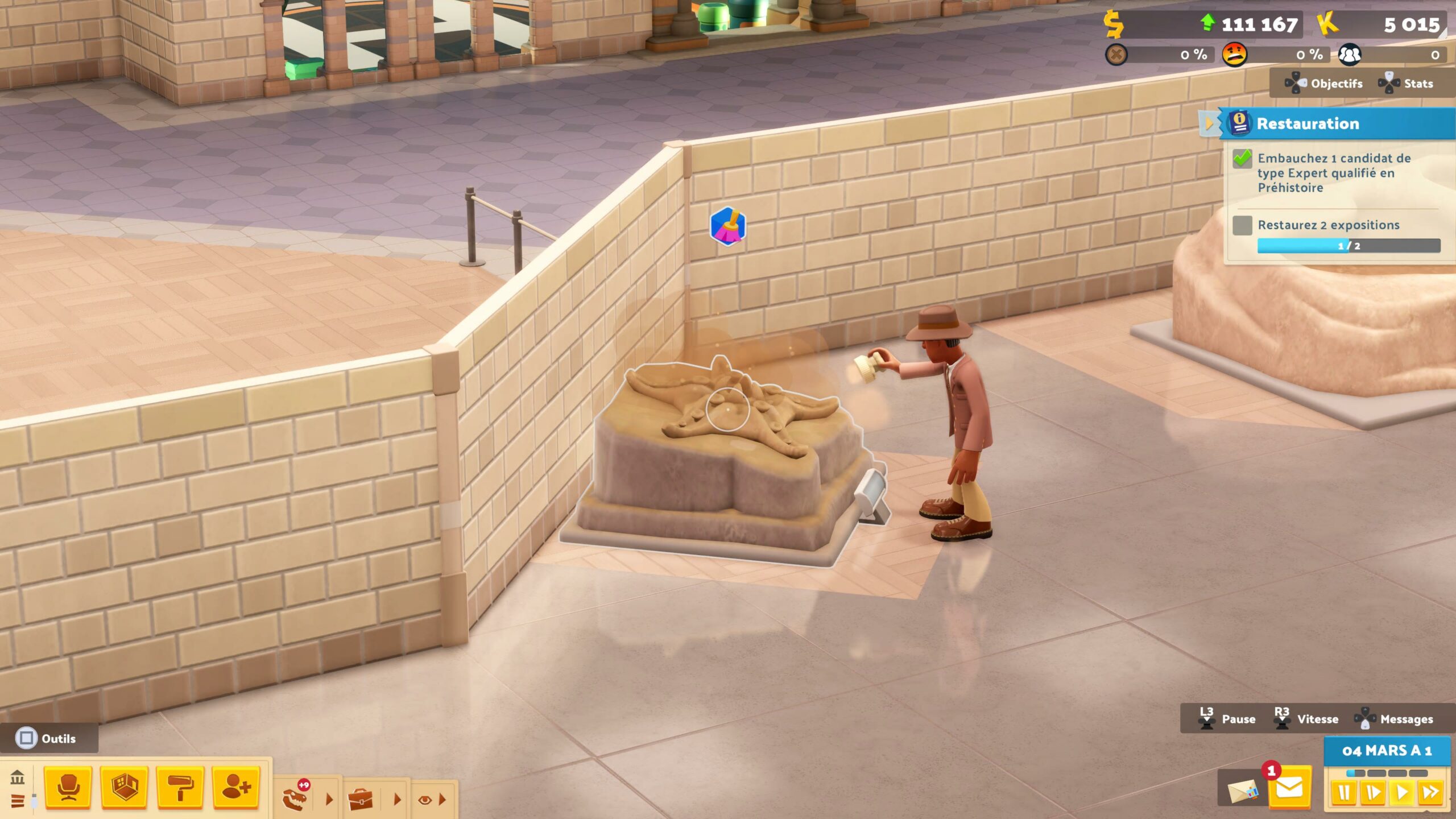1456x819 pixels.
Task: Open the eye visualization panel
Action: click(x=424, y=800)
